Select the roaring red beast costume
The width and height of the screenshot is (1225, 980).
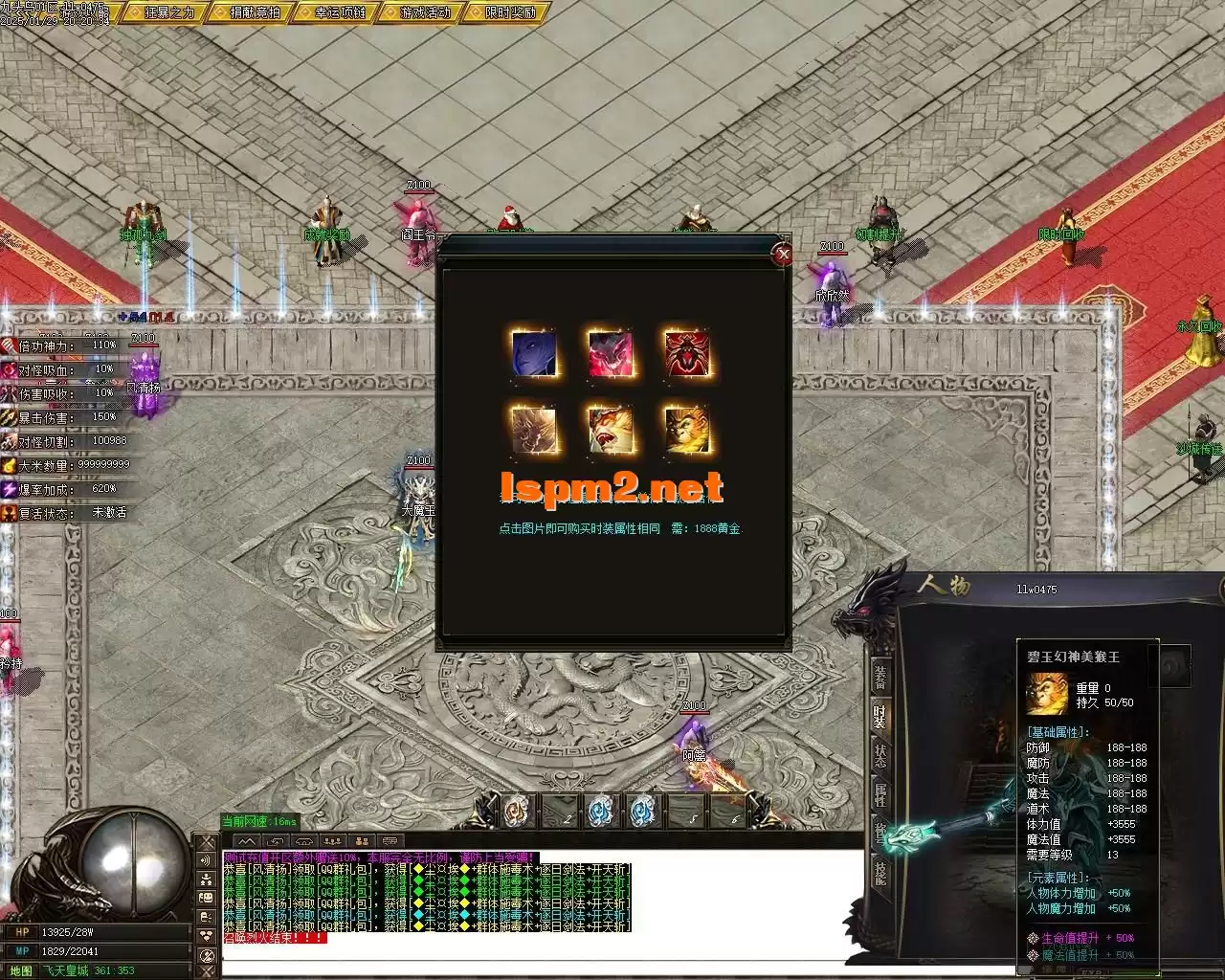pyautogui.click(x=611, y=429)
